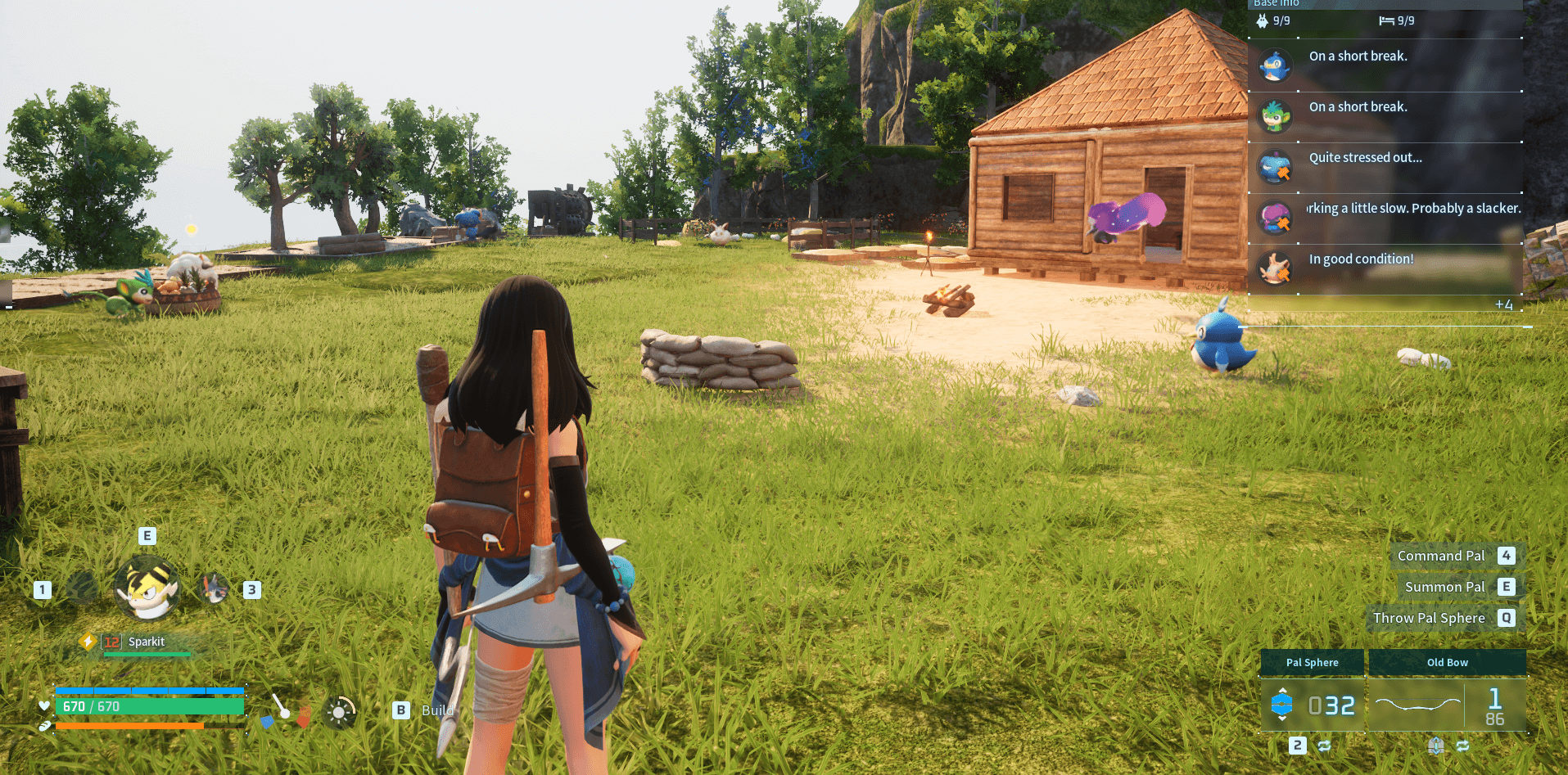The width and height of the screenshot is (1568, 775).
Task: Select the Old Bow weapon slot
Action: click(x=1447, y=704)
